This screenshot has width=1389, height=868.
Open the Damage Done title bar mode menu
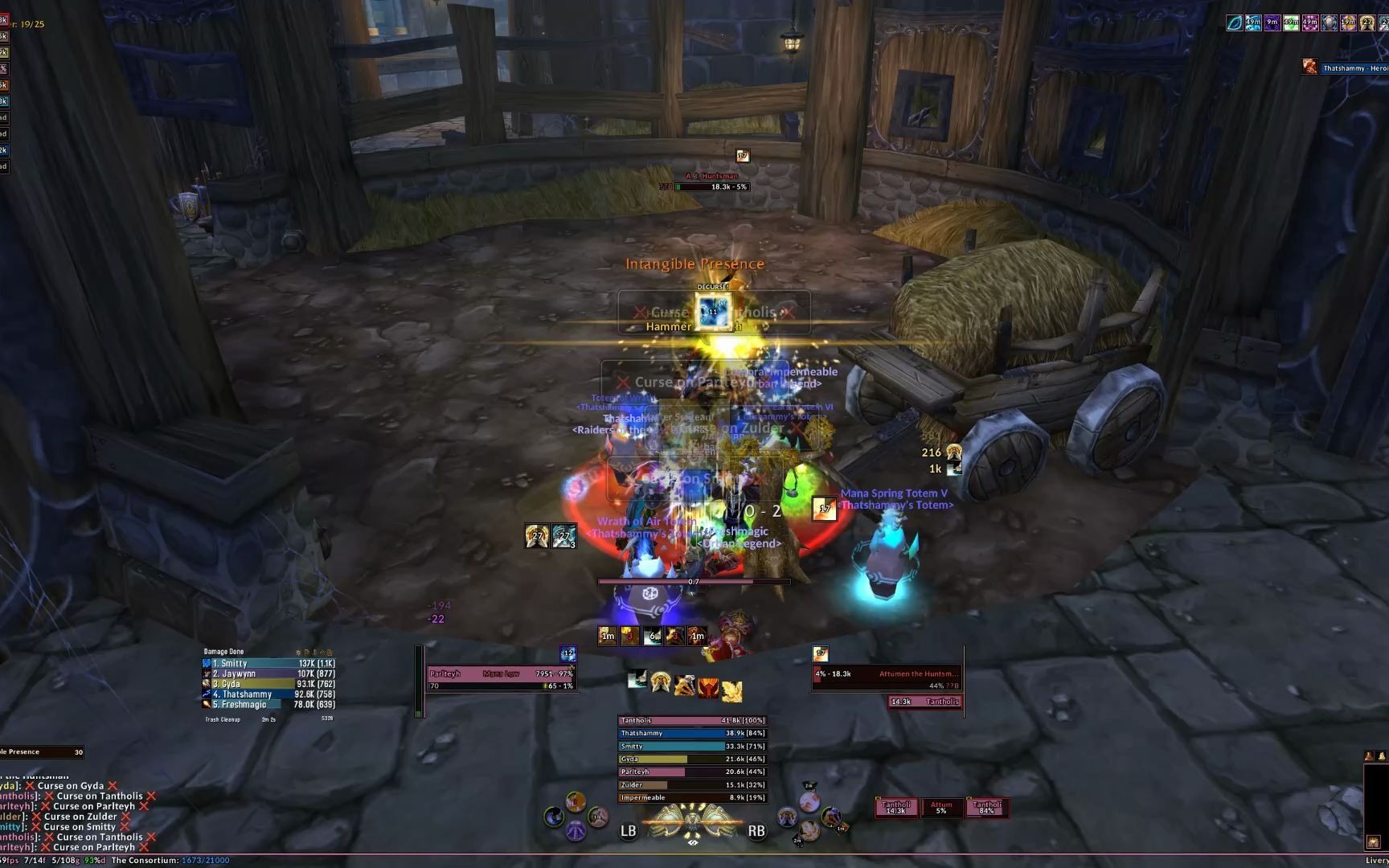tap(225, 651)
